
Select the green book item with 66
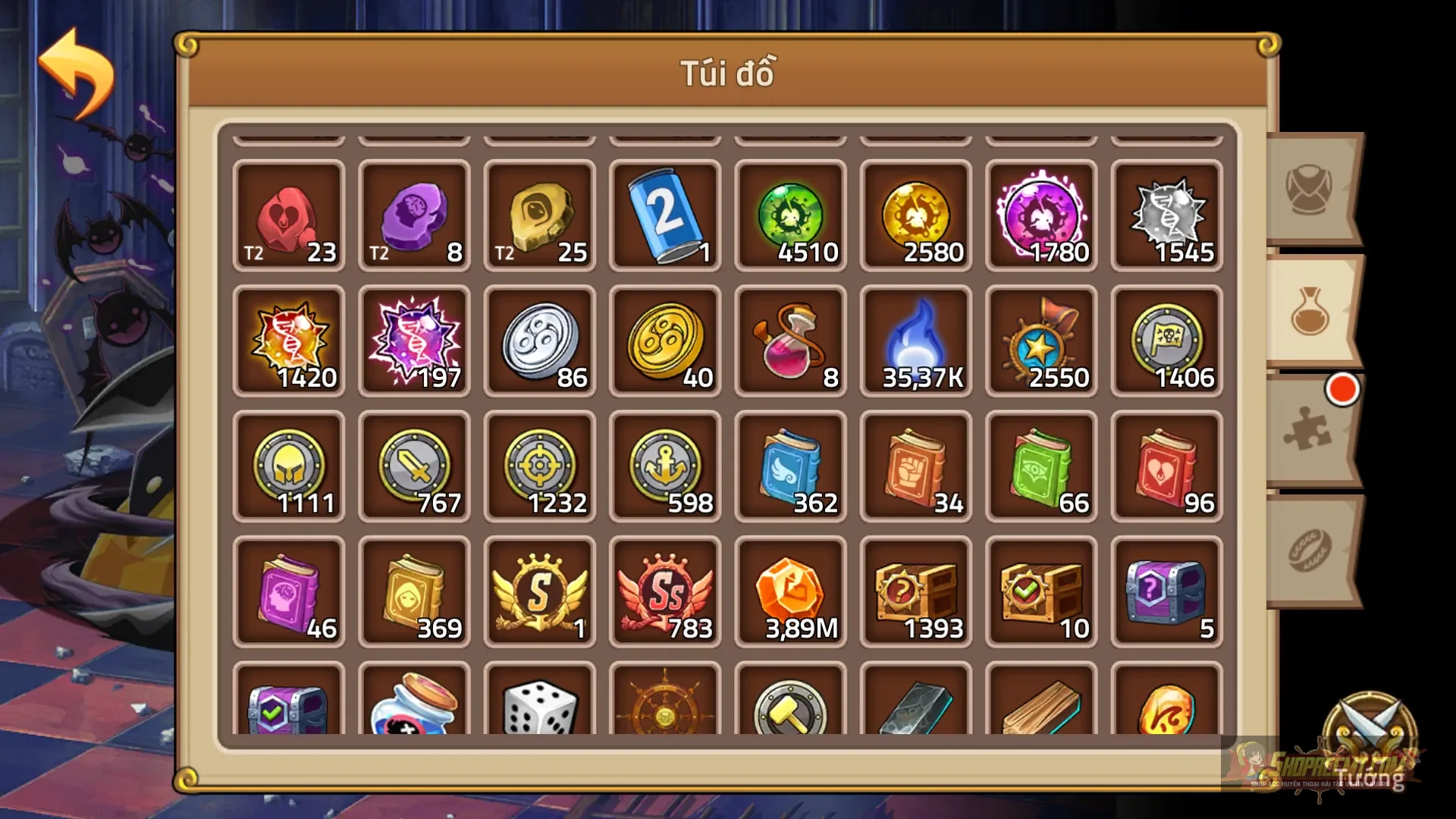point(1040,466)
